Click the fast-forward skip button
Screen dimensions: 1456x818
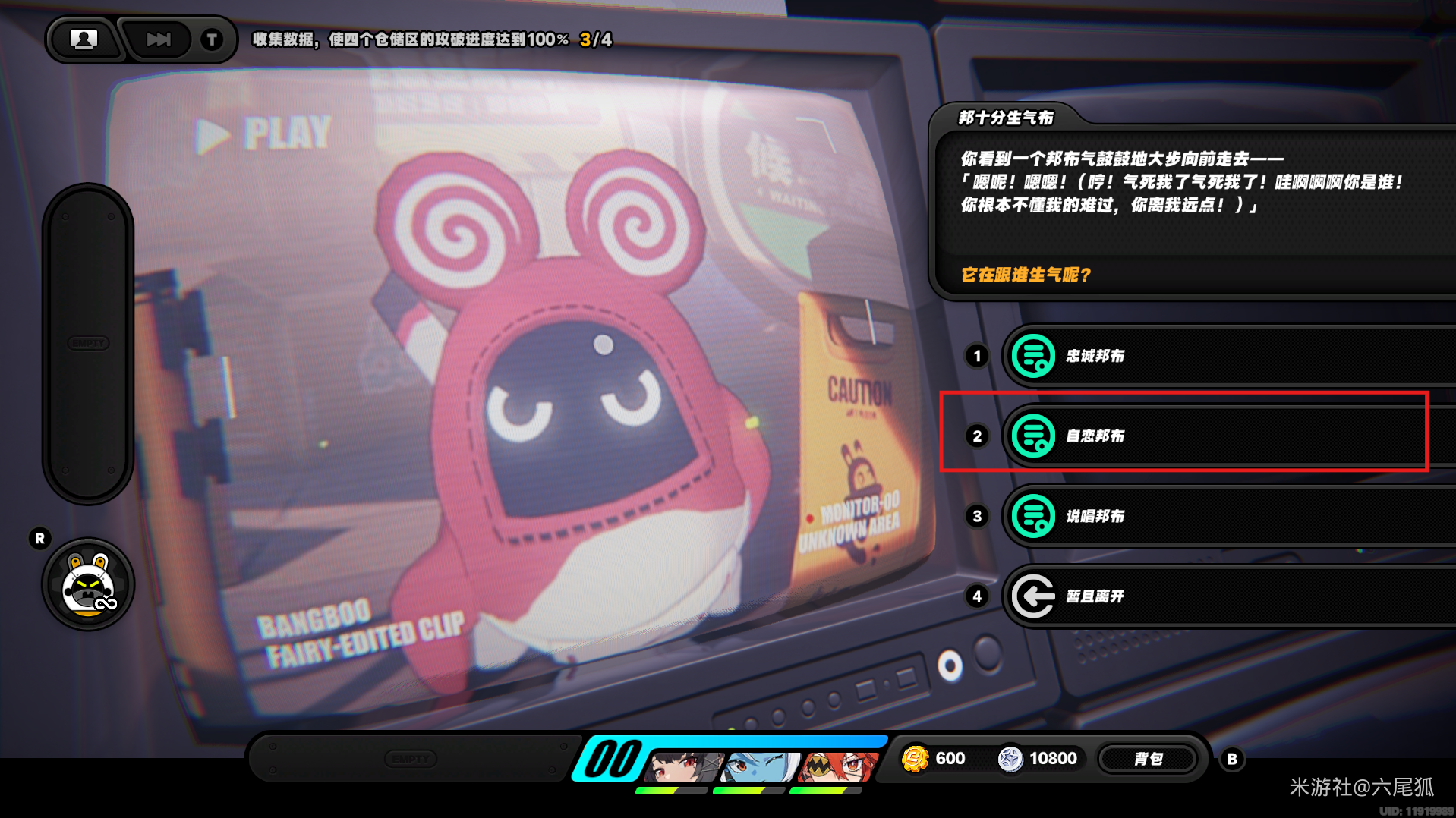(159, 39)
